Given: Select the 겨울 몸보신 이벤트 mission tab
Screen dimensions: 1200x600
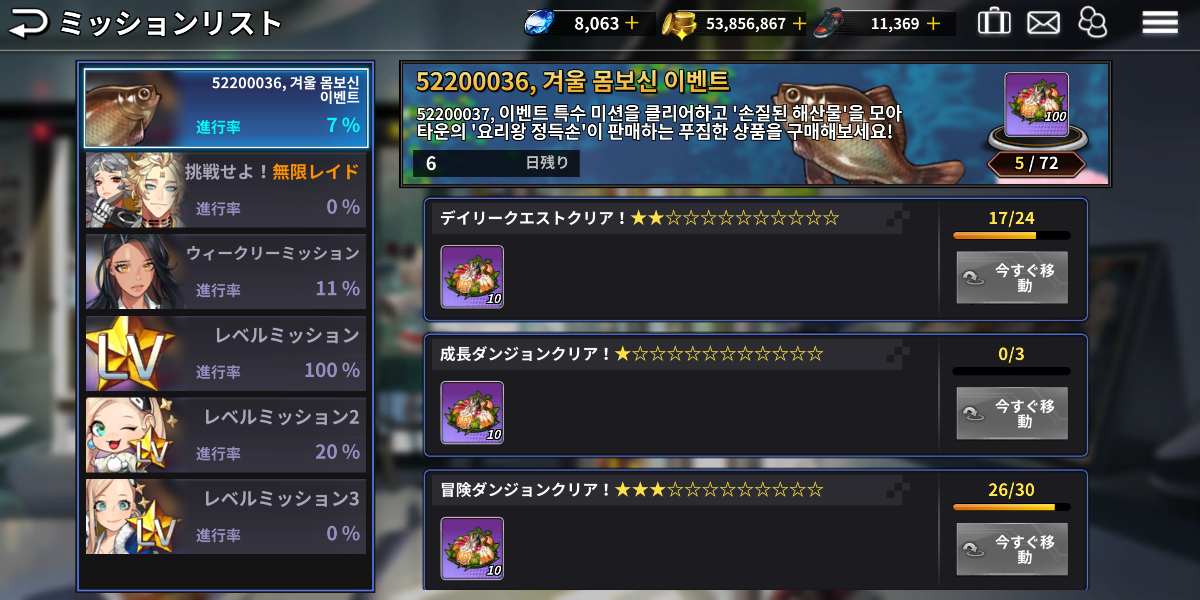Looking at the screenshot, I should [x=225, y=107].
